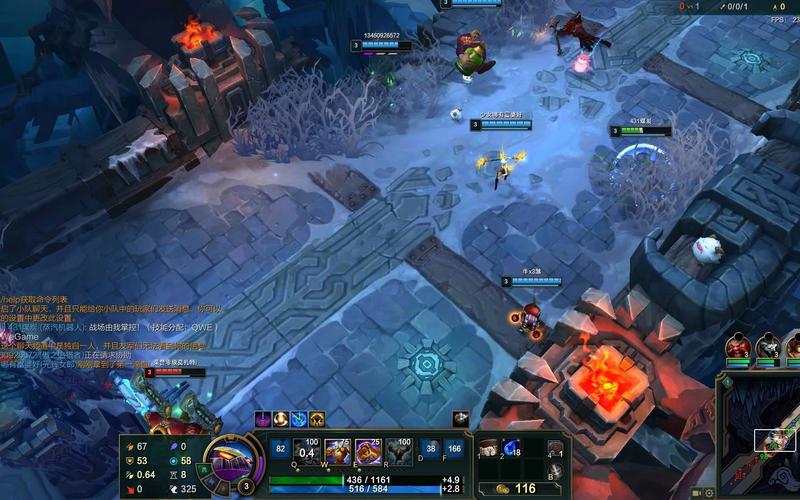Open settings with the gear icon below the minimap
Viewport: 800px width, 500px height.
tap(708, 493)
